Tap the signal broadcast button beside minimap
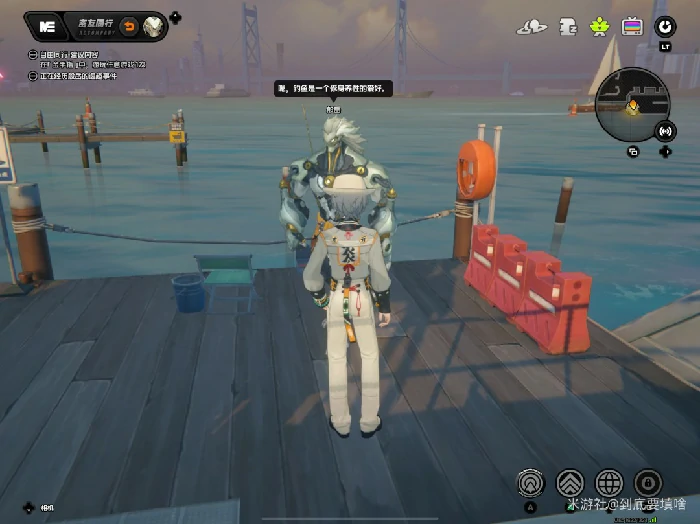 665,131
